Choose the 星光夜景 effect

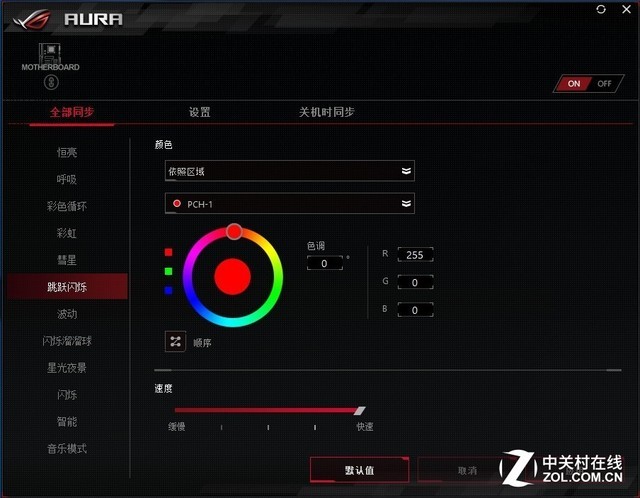(67, 368)
